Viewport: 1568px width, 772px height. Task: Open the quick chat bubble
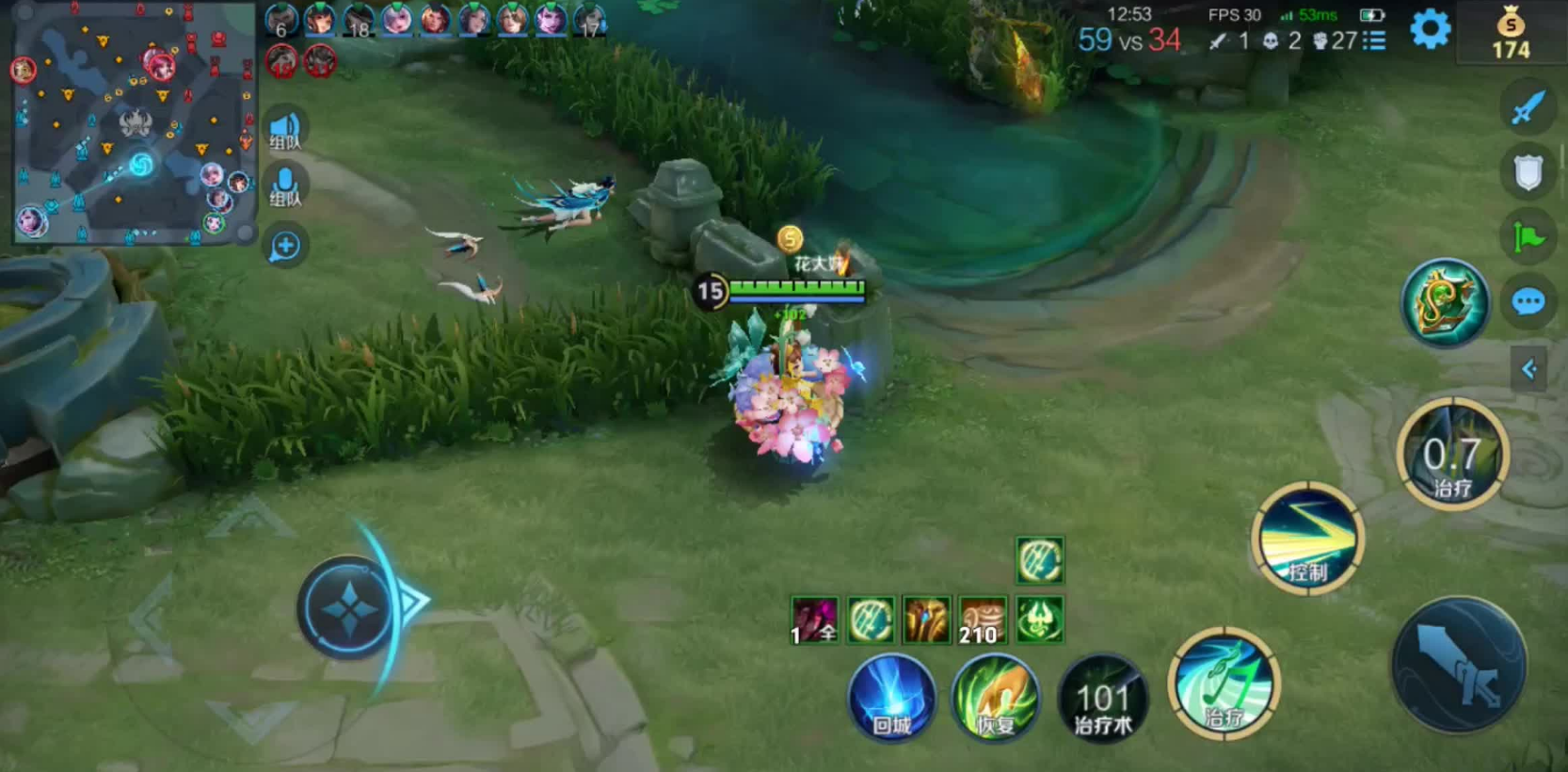point(1527,302)
